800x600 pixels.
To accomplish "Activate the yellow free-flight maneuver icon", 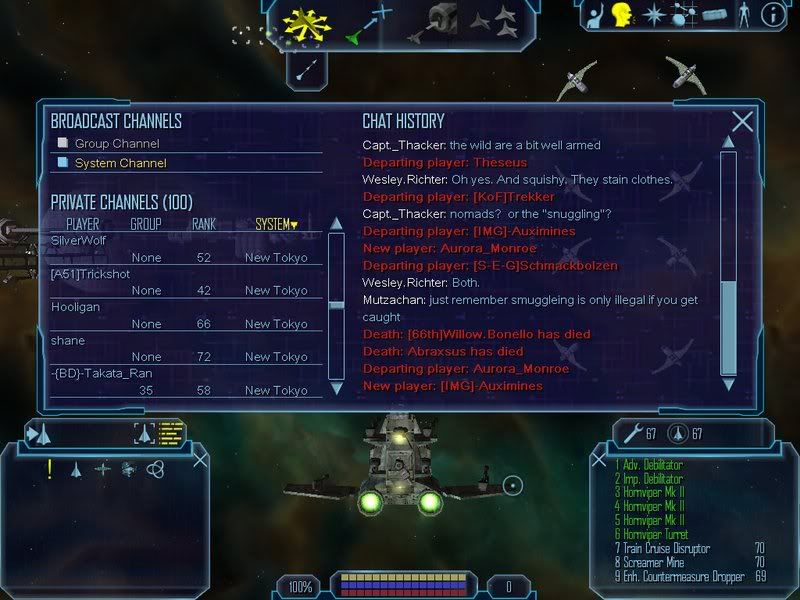I will (307, 21).
